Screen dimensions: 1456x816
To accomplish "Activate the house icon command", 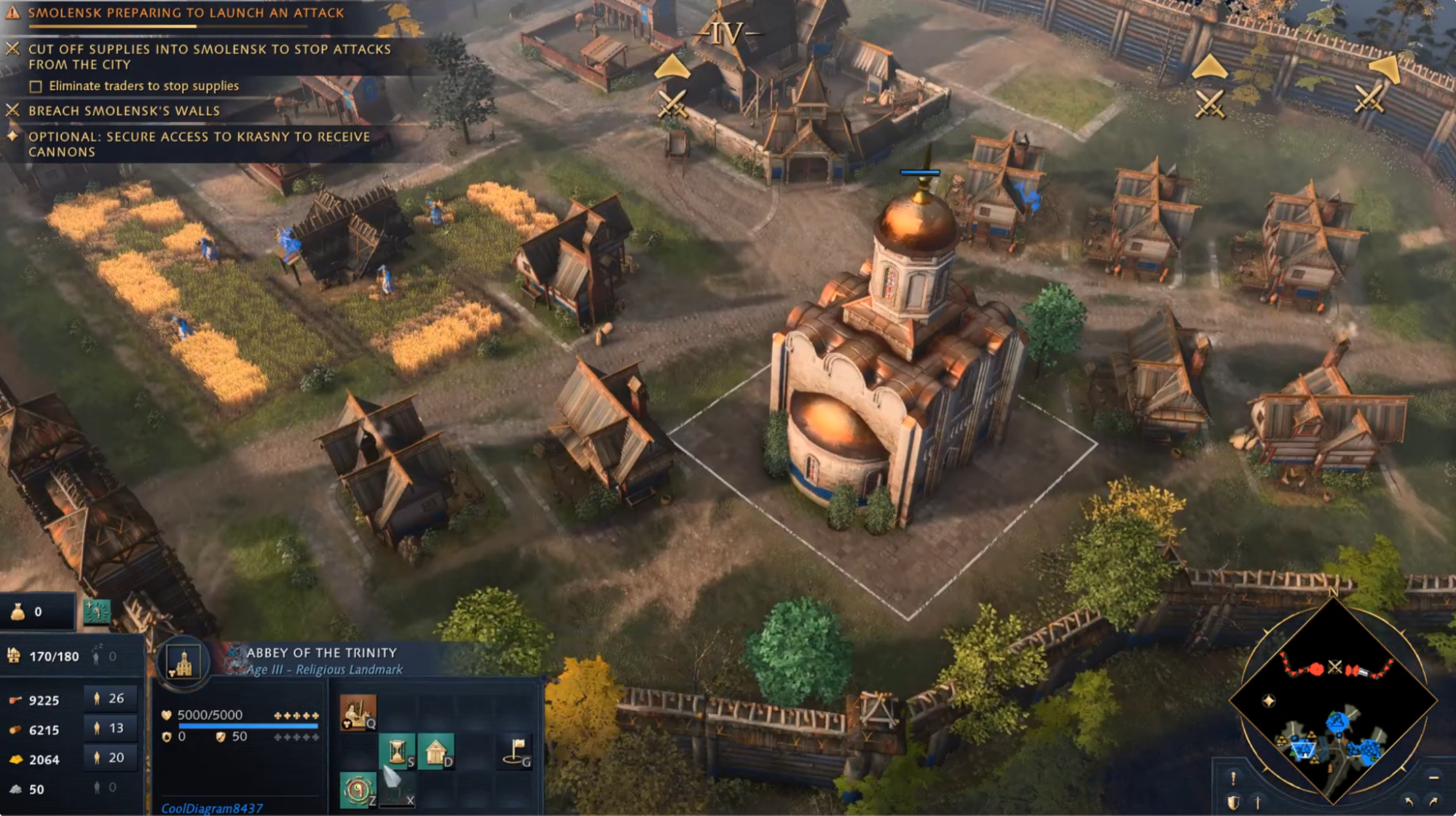I will [x=436, y=750].
